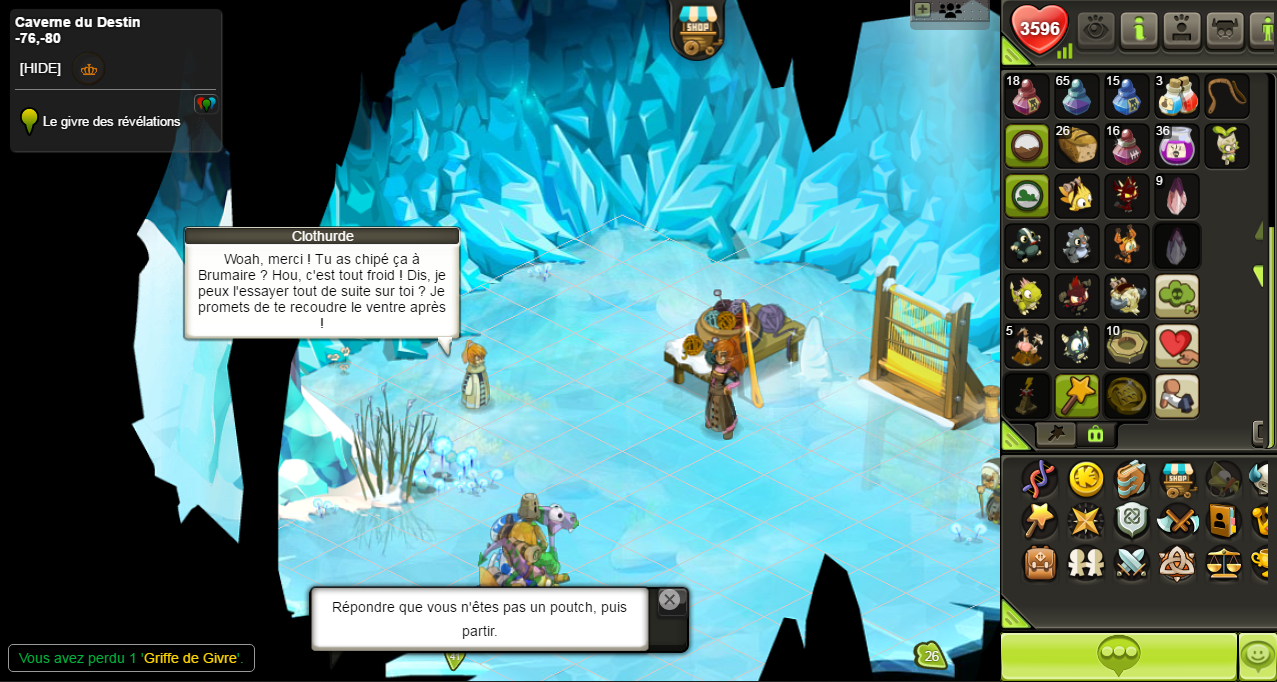This screenshot has width=1277, height=682.
Task: Select the 'Le givre des révélations' quest
Action: [111, 121]
